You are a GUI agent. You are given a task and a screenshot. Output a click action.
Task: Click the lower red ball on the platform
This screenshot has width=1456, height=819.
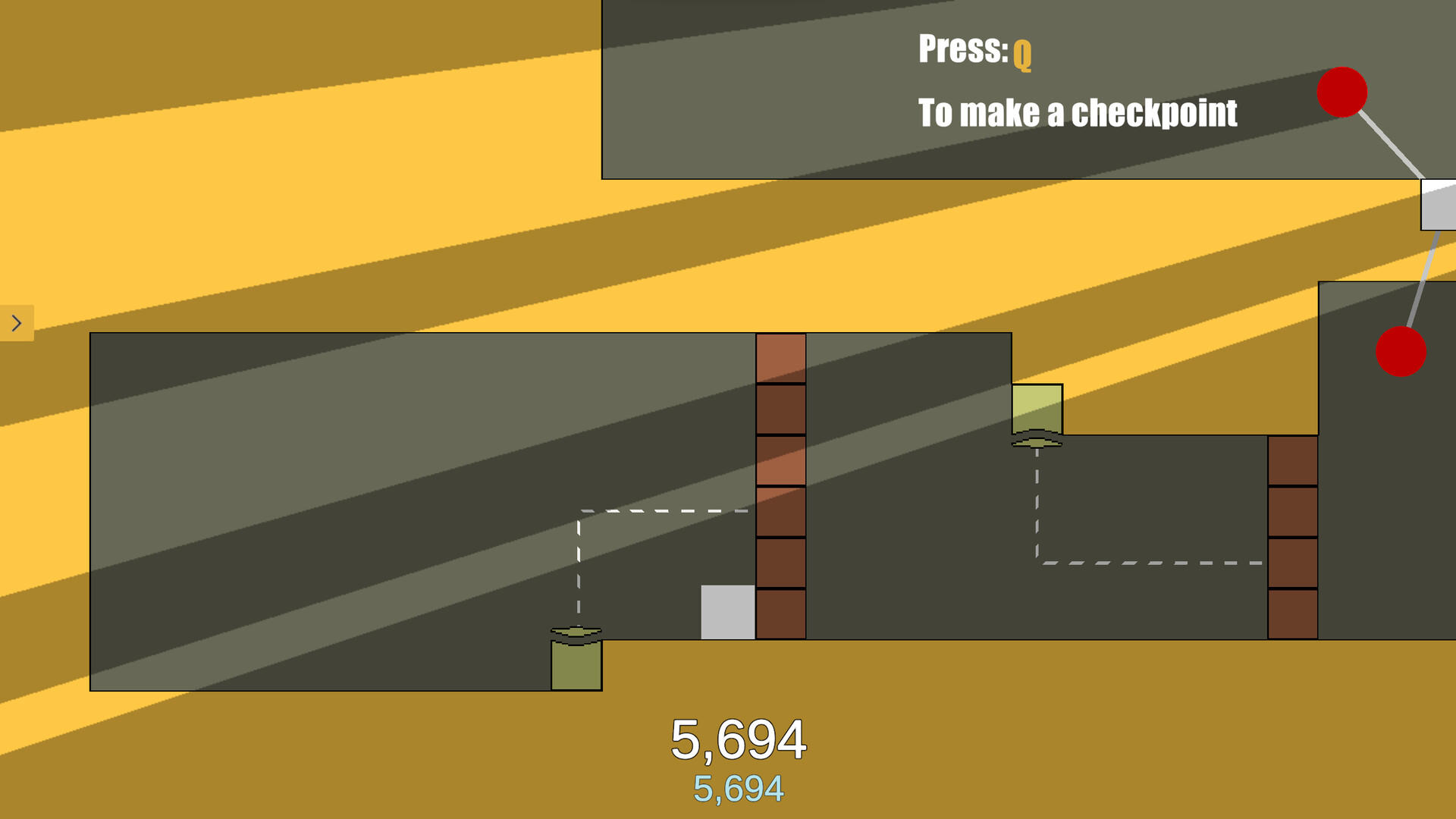[x=1401, y=350]
